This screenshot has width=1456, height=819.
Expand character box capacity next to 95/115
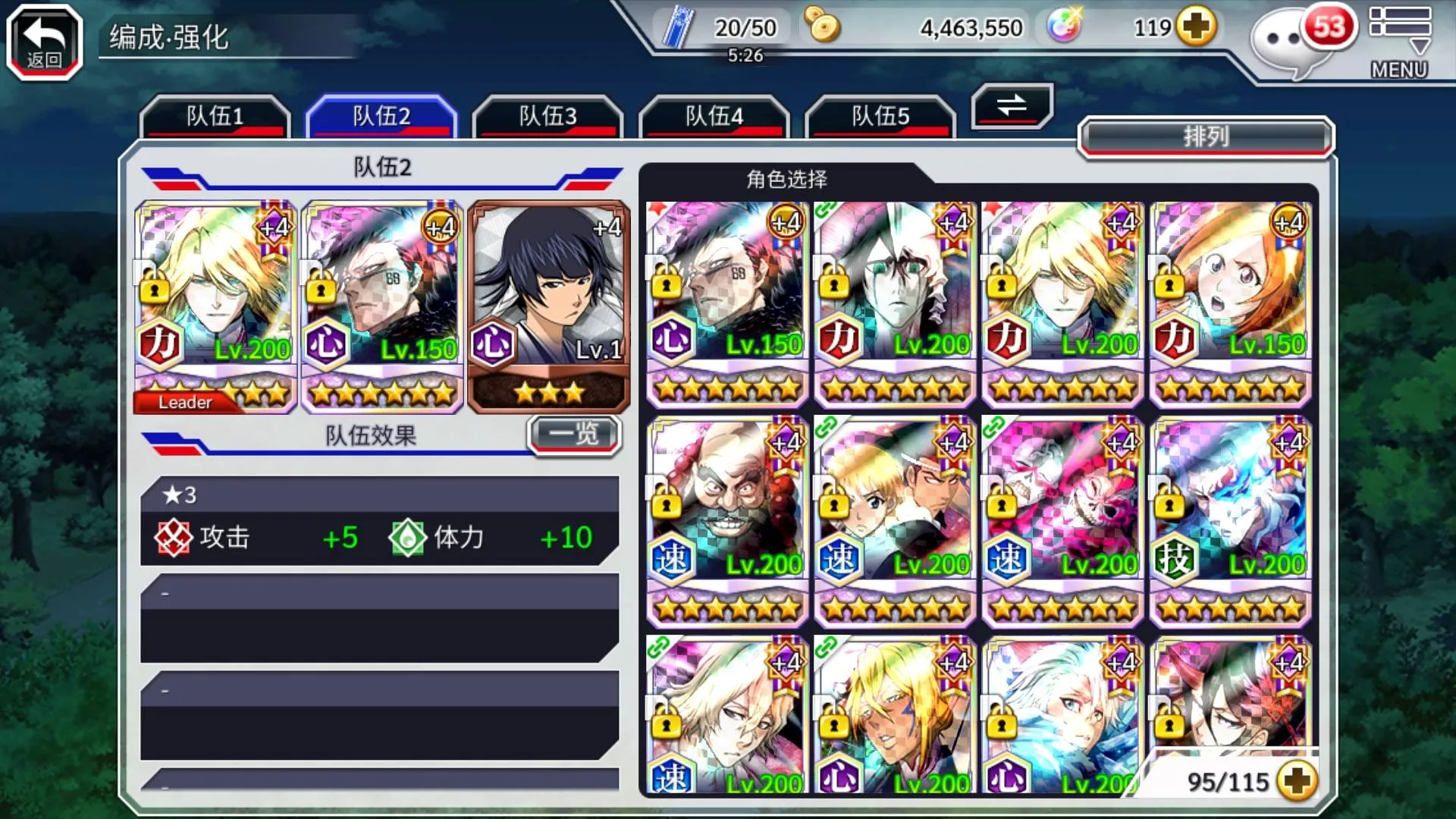pos(1296,781)
